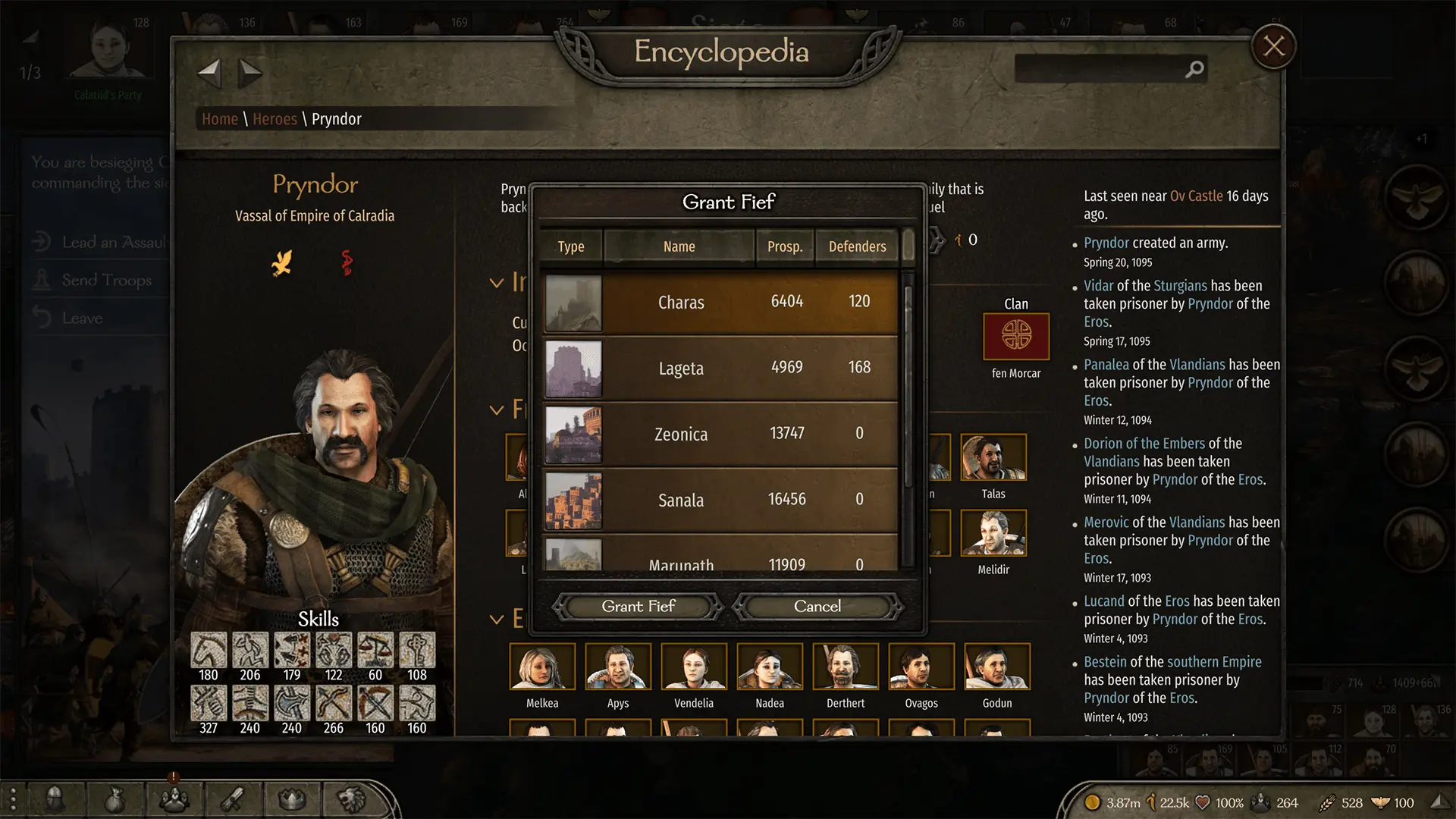Screen dimensions: 1456x819
Task: Collapse the section above the companion portraits
Action: coord(497,619)
